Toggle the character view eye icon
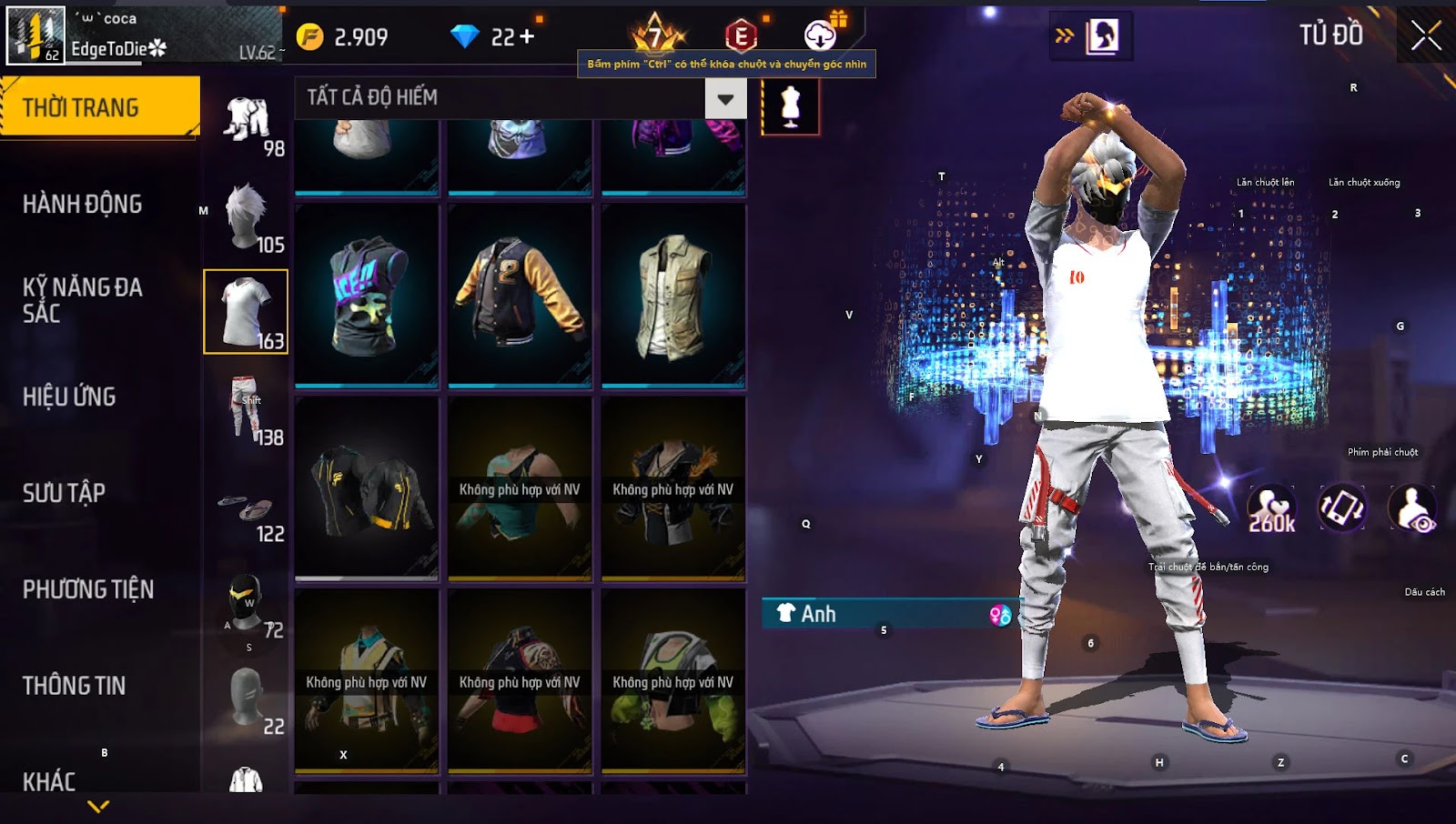Image resolution: width=1456 pixels, height=824 pixels. [1411, 509]
